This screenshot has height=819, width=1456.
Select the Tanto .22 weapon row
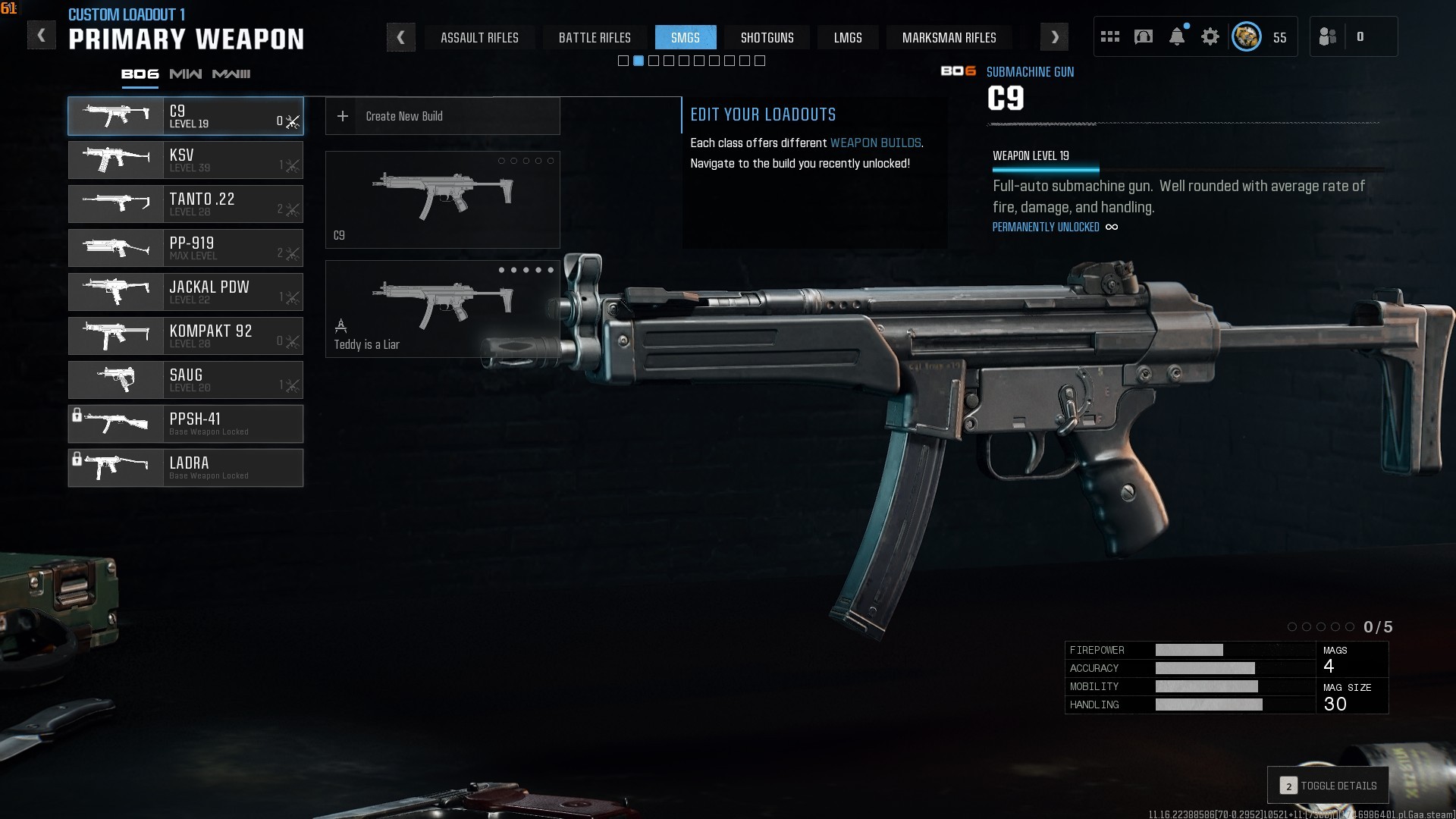pyautogui.click(x=186, y=204)
